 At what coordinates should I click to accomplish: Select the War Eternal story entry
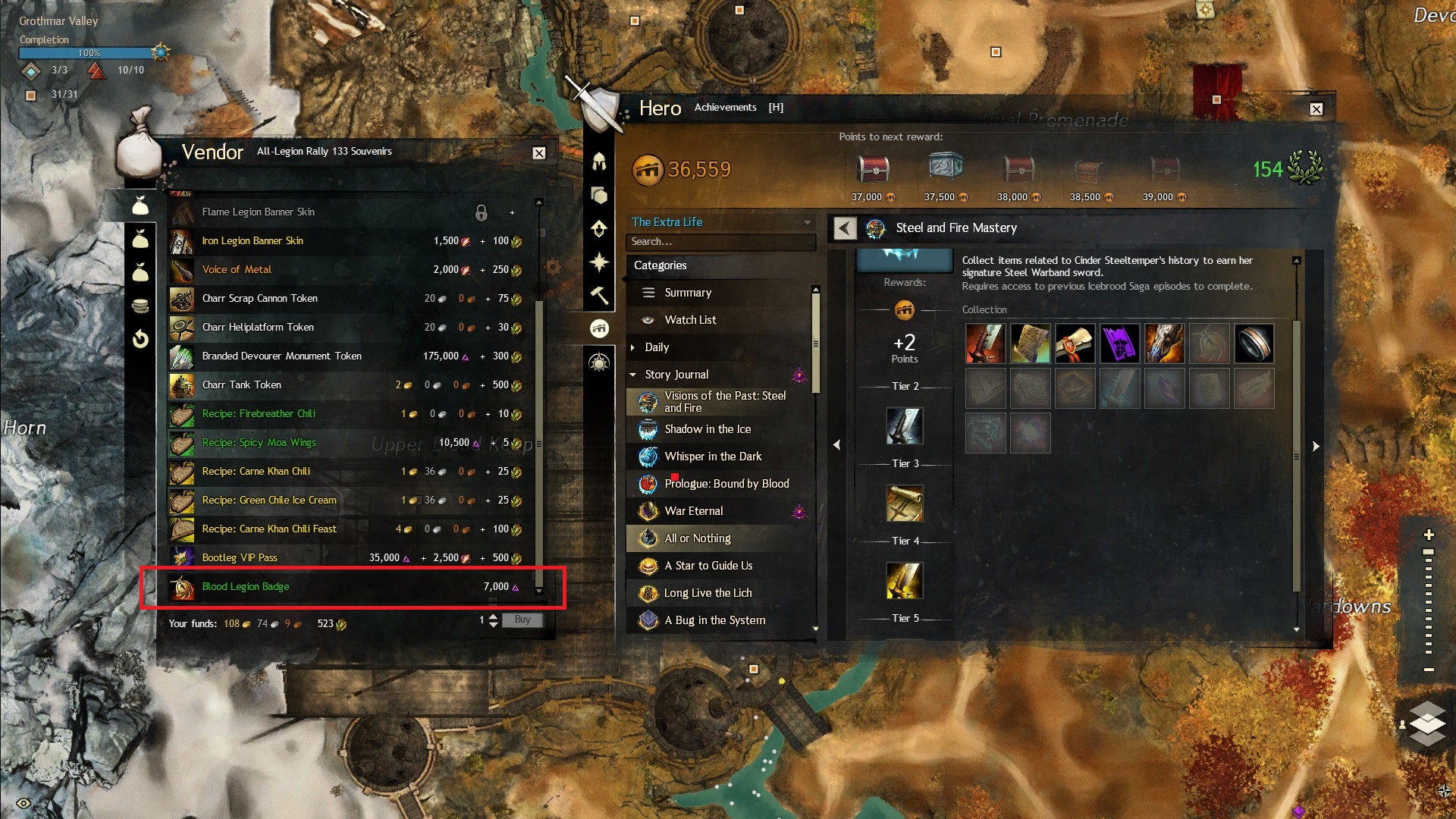(x=694, y=511)
